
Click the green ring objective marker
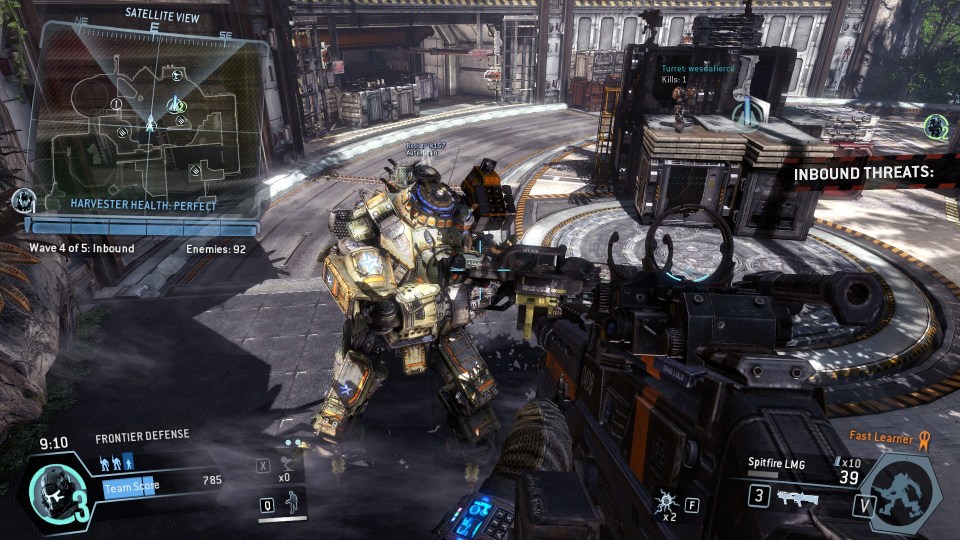[936, 127]
